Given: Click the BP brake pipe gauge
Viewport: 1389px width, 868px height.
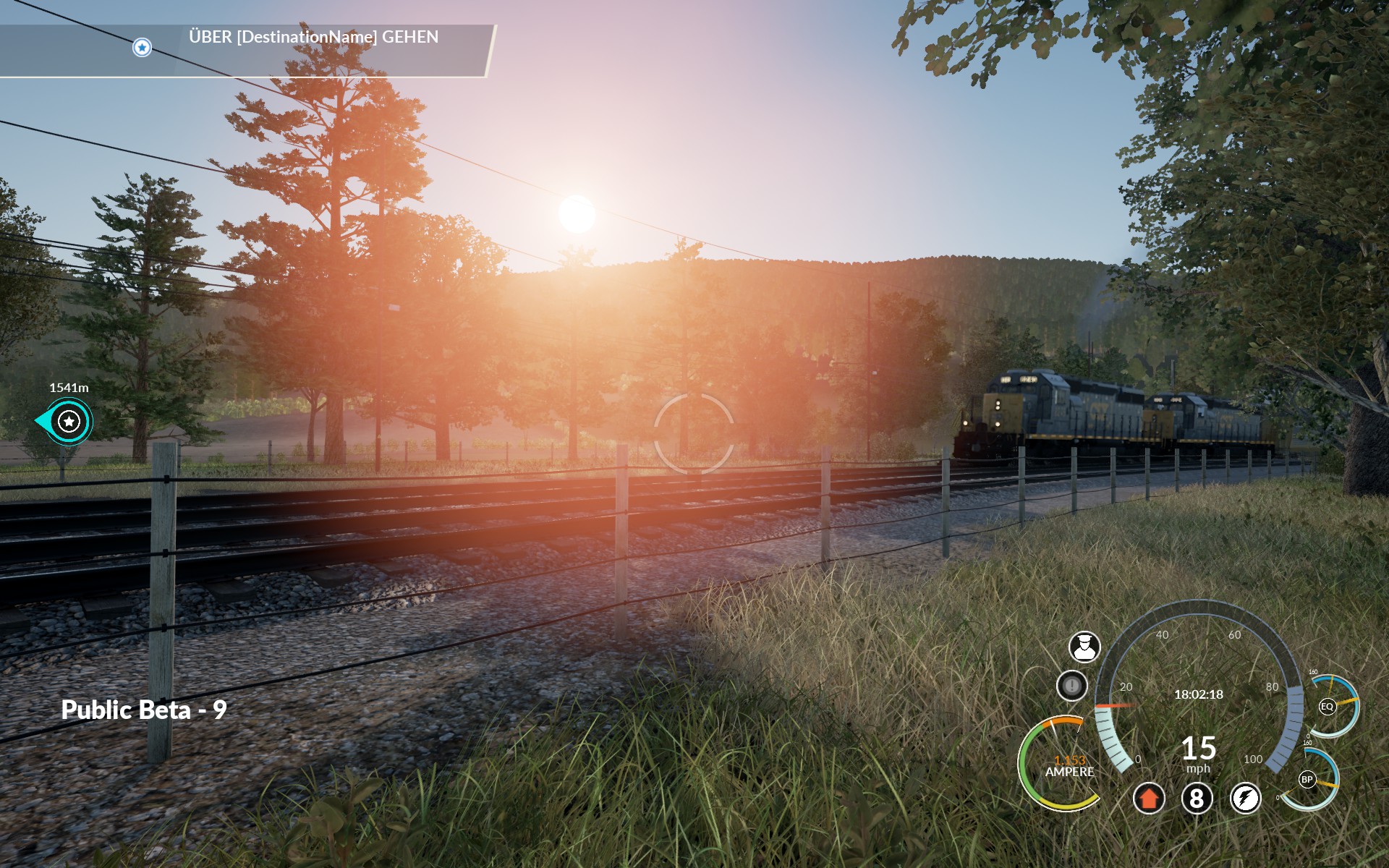Looking at the screenshot, I should tap(1307, 780).
